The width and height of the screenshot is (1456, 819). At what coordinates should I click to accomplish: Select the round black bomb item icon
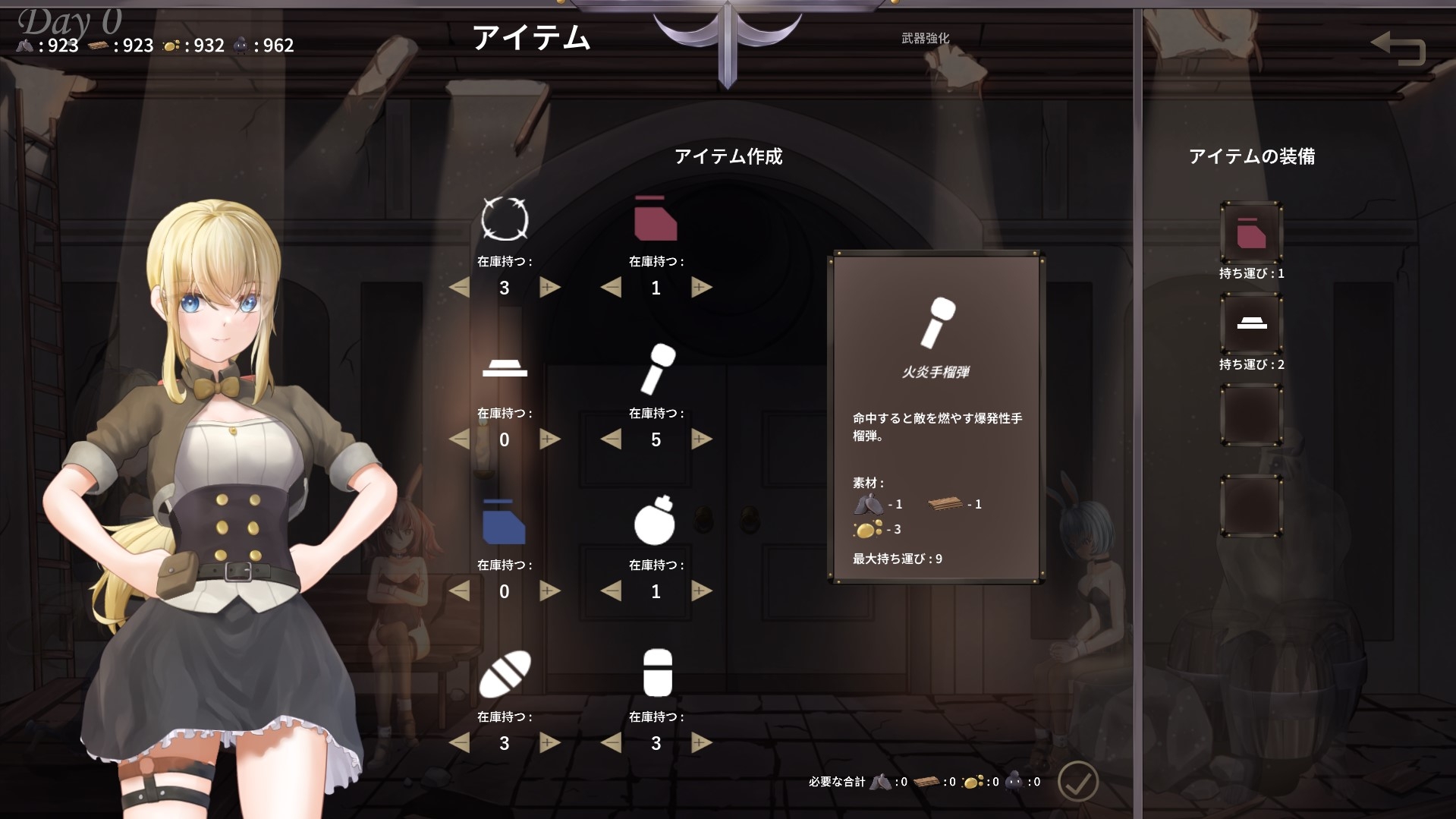(656, 521)
